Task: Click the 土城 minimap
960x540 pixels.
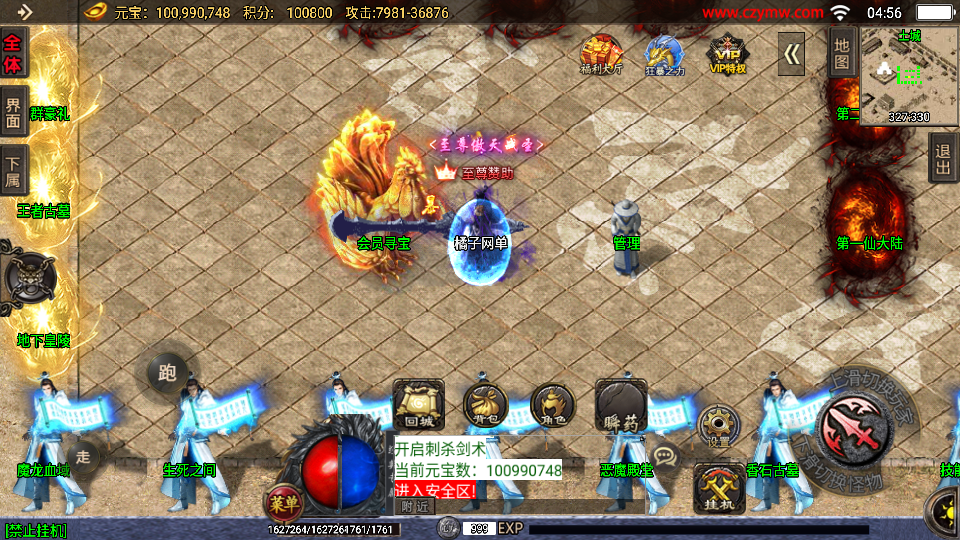Action: [908, 75]
